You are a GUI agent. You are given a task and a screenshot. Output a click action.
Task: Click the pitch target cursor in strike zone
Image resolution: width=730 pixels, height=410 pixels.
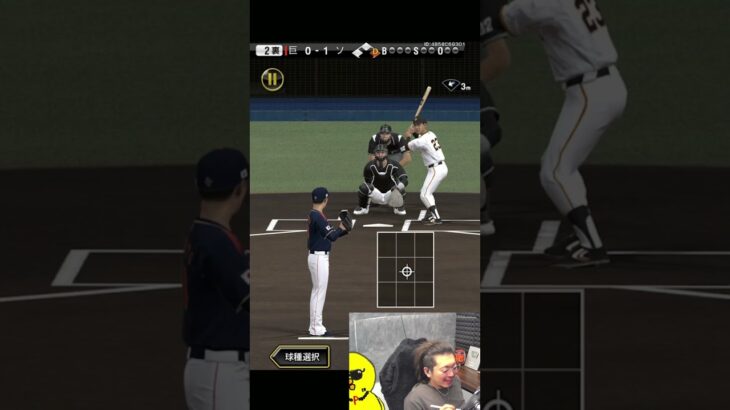tap(406, 271)
